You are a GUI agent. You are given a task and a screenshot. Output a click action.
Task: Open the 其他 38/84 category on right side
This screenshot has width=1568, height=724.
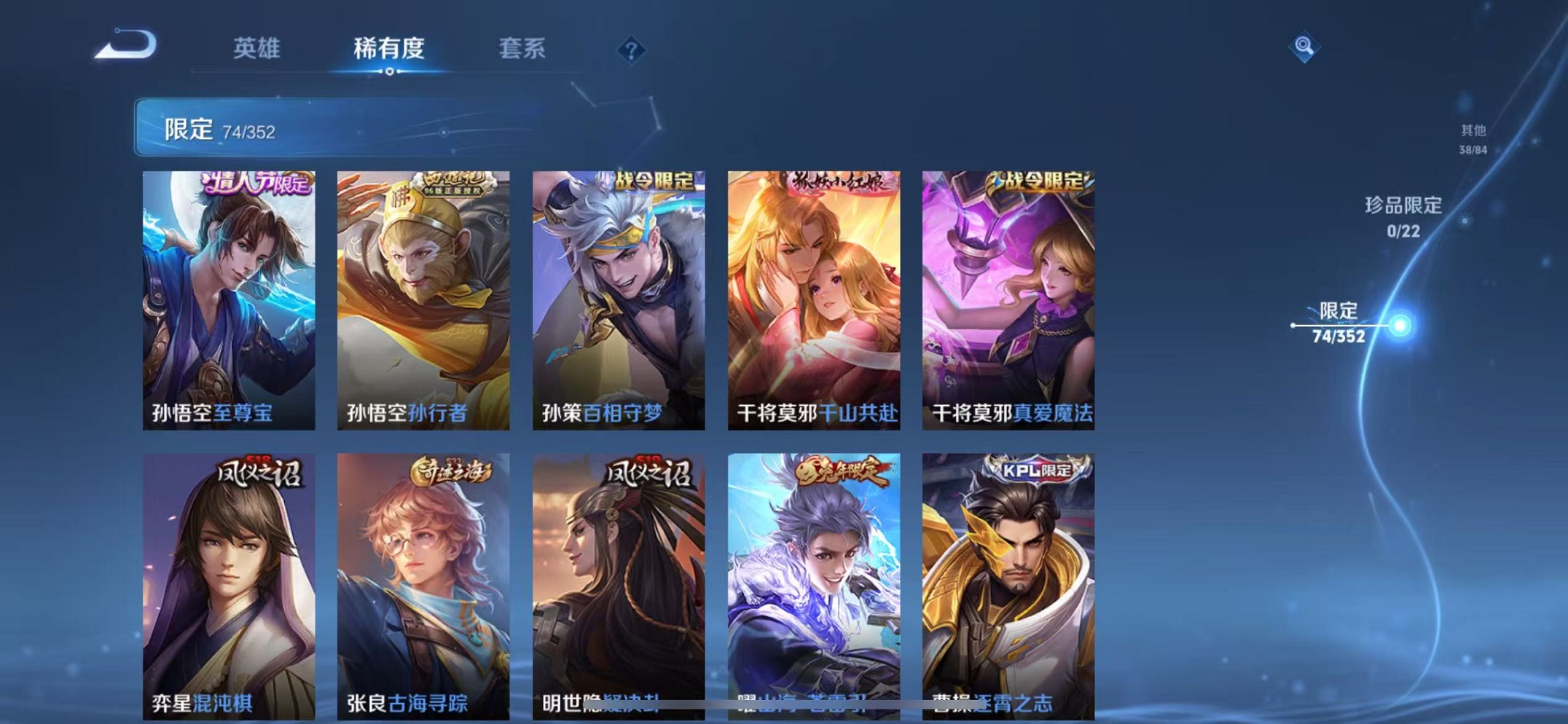point(1472,138)
